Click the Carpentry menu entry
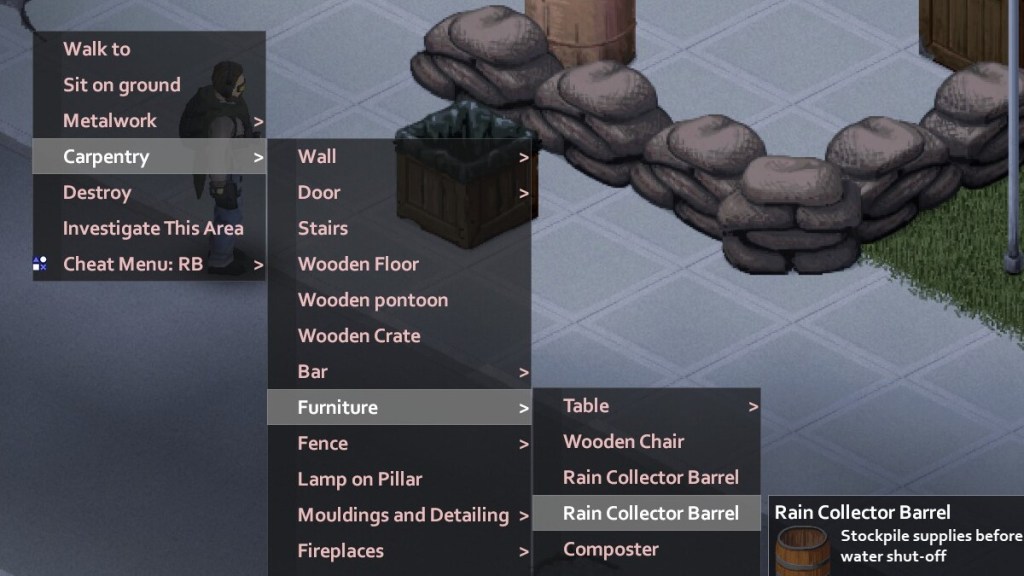 (x=106, y=157)
